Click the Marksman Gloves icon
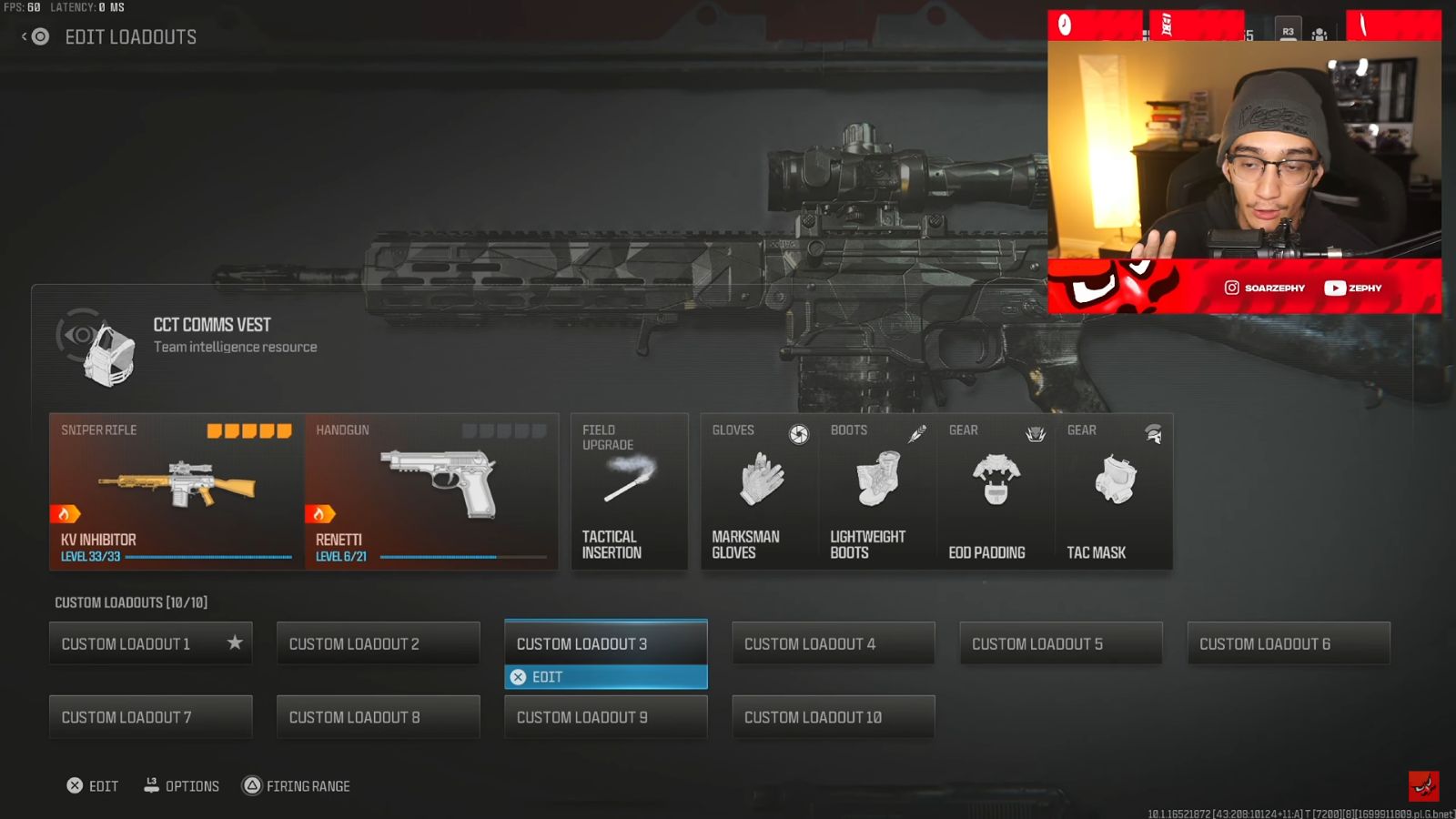This screenshot has height=819, width=1456. pyautogui.click(x=757, y=478)
